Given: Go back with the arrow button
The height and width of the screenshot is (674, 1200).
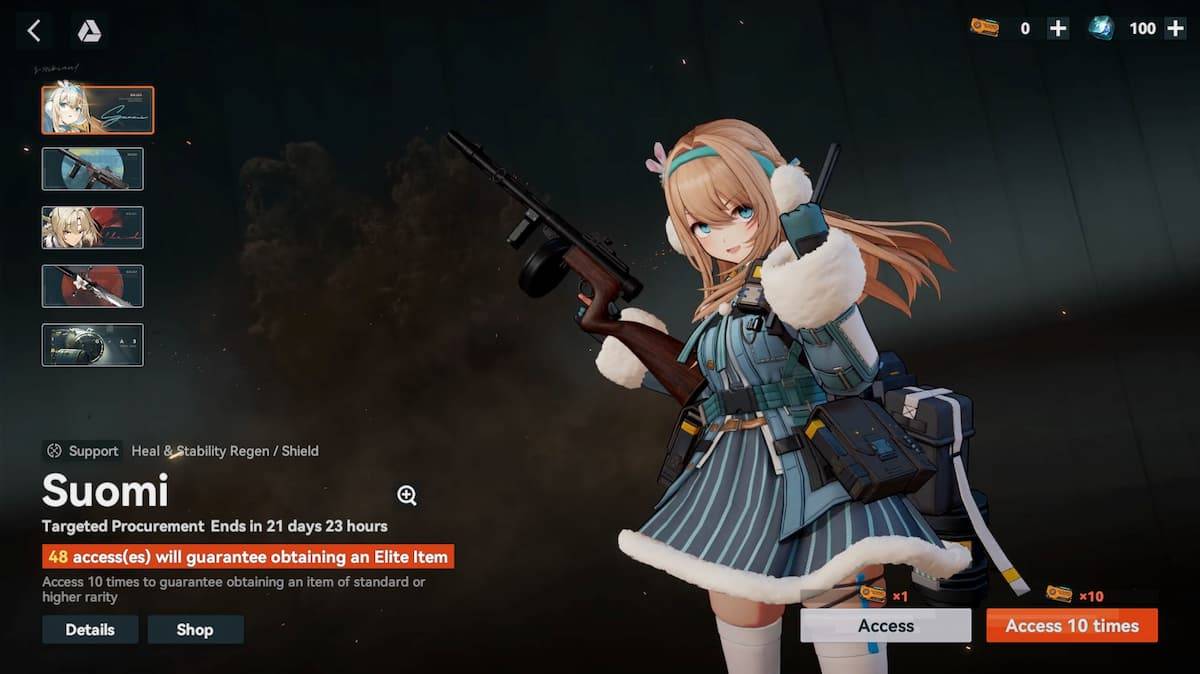Looking at the screenshot, I should click(x=34, y=31).
